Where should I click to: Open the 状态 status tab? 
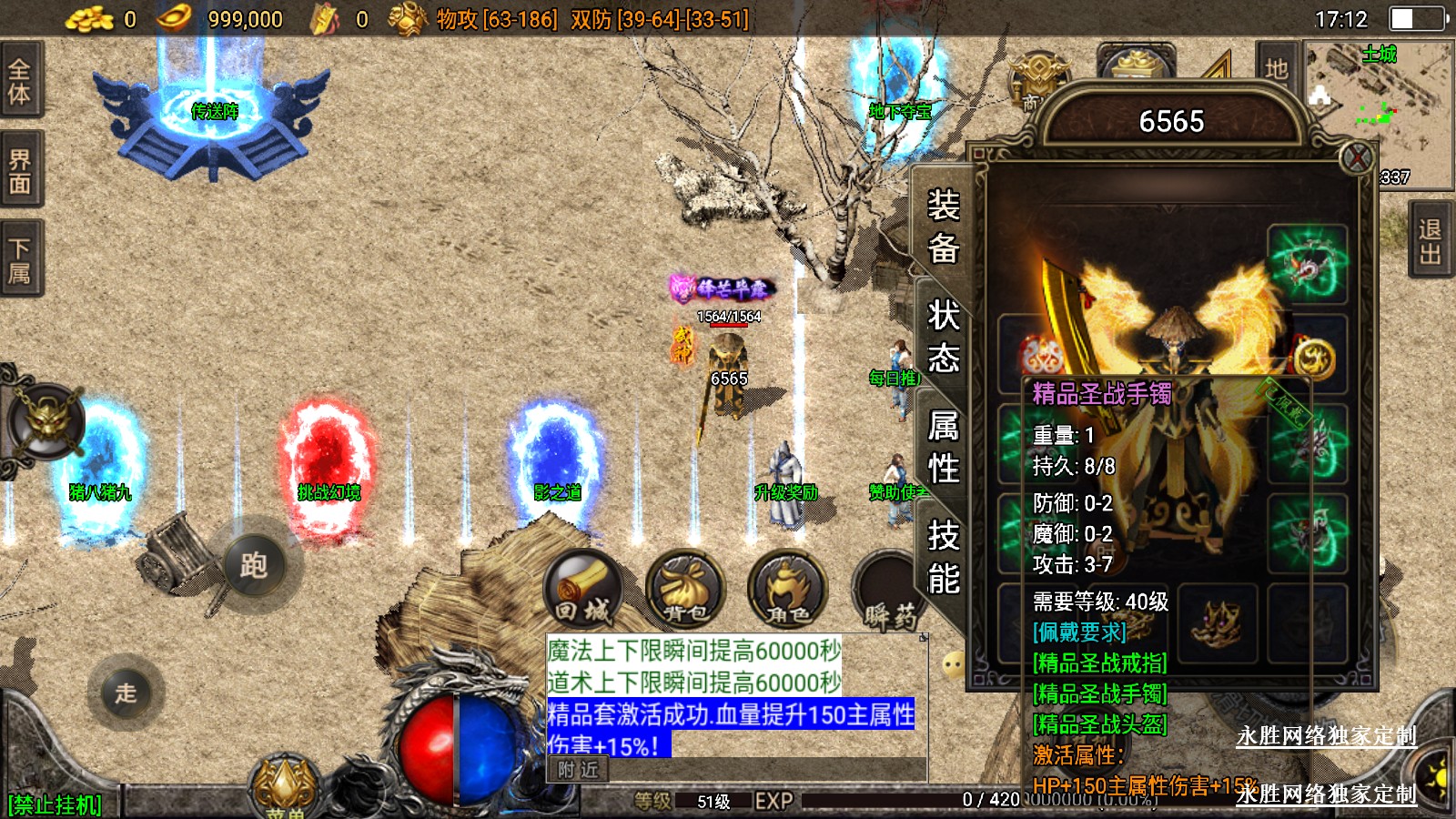(943, 337)
